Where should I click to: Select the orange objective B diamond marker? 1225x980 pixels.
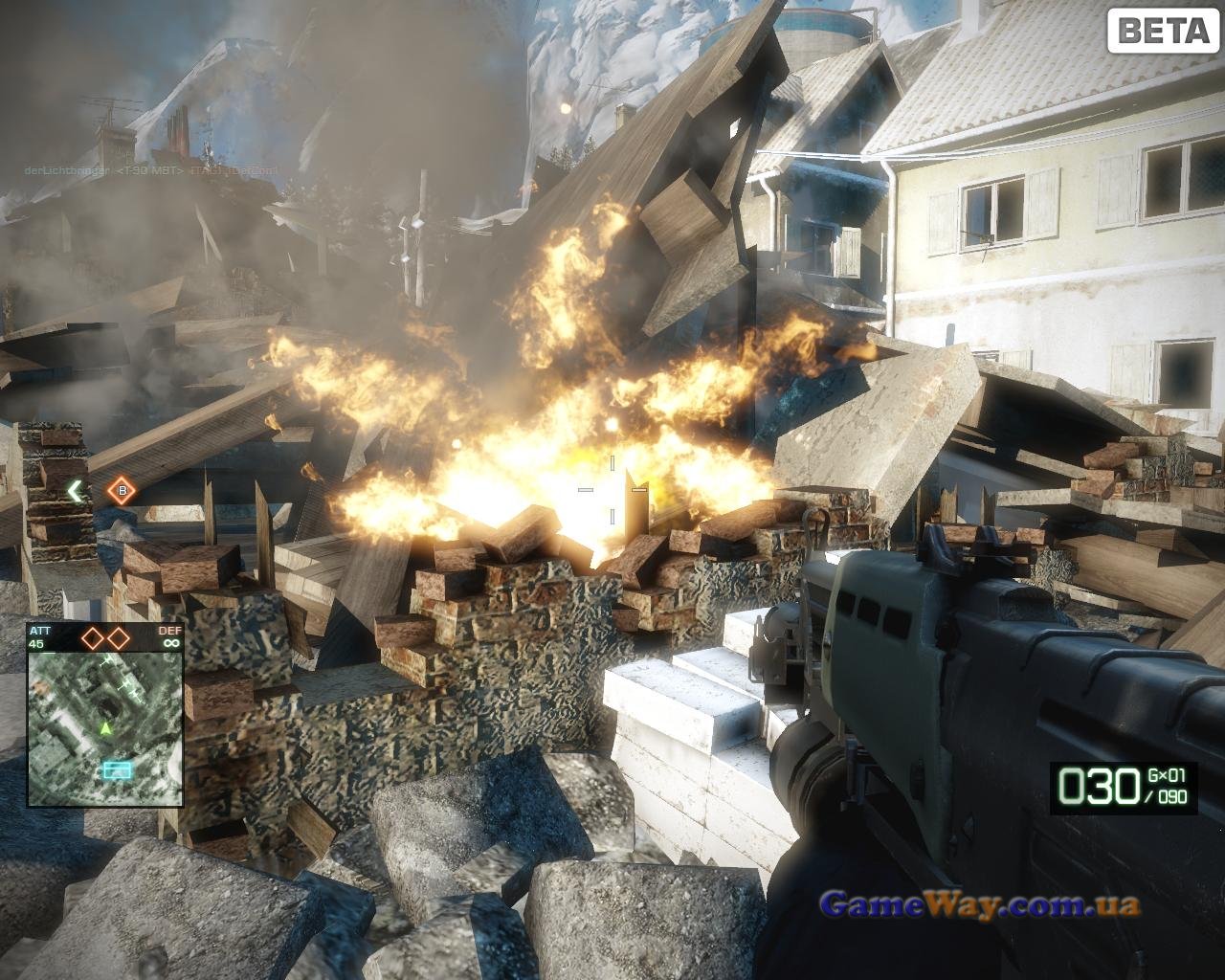pyautogui.click(x=122, y=492)
